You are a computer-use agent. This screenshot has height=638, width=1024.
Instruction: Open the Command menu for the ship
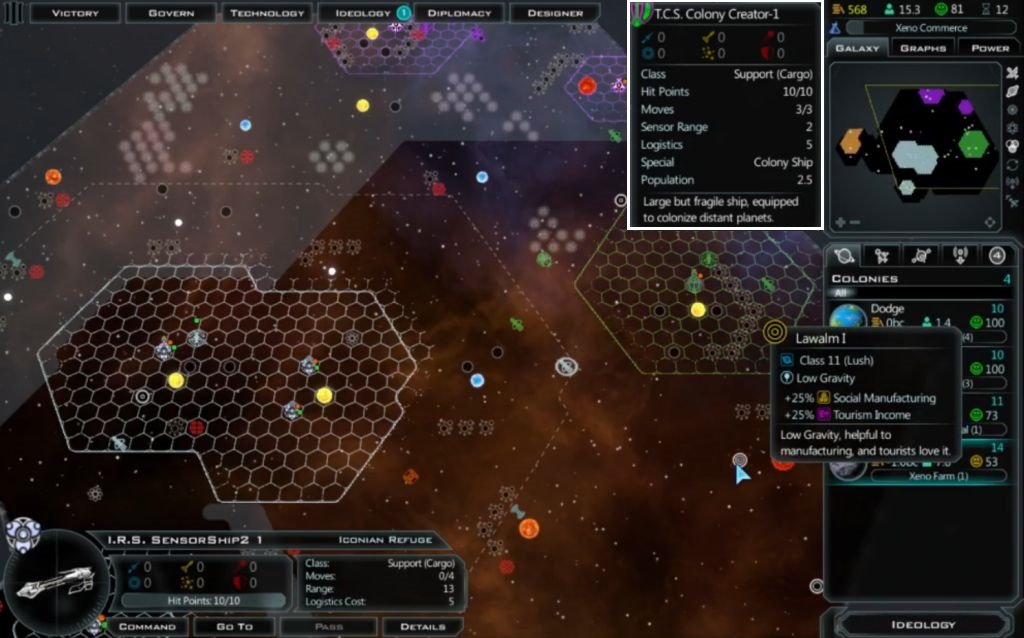point(147,627)
